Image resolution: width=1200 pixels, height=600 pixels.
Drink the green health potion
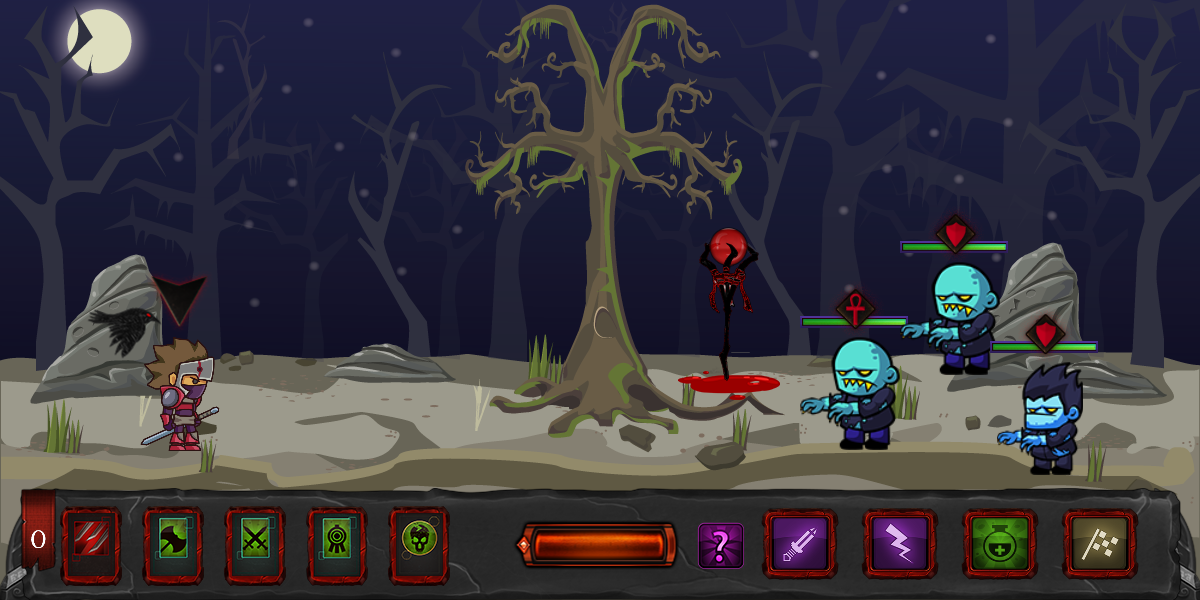click(1000, 544)
